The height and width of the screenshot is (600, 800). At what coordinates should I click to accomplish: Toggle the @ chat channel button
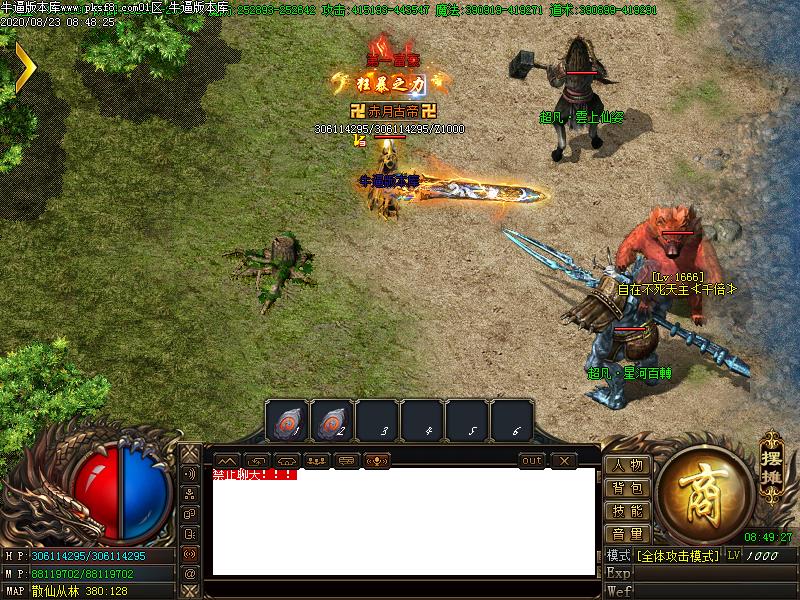[x=190, y=573]
